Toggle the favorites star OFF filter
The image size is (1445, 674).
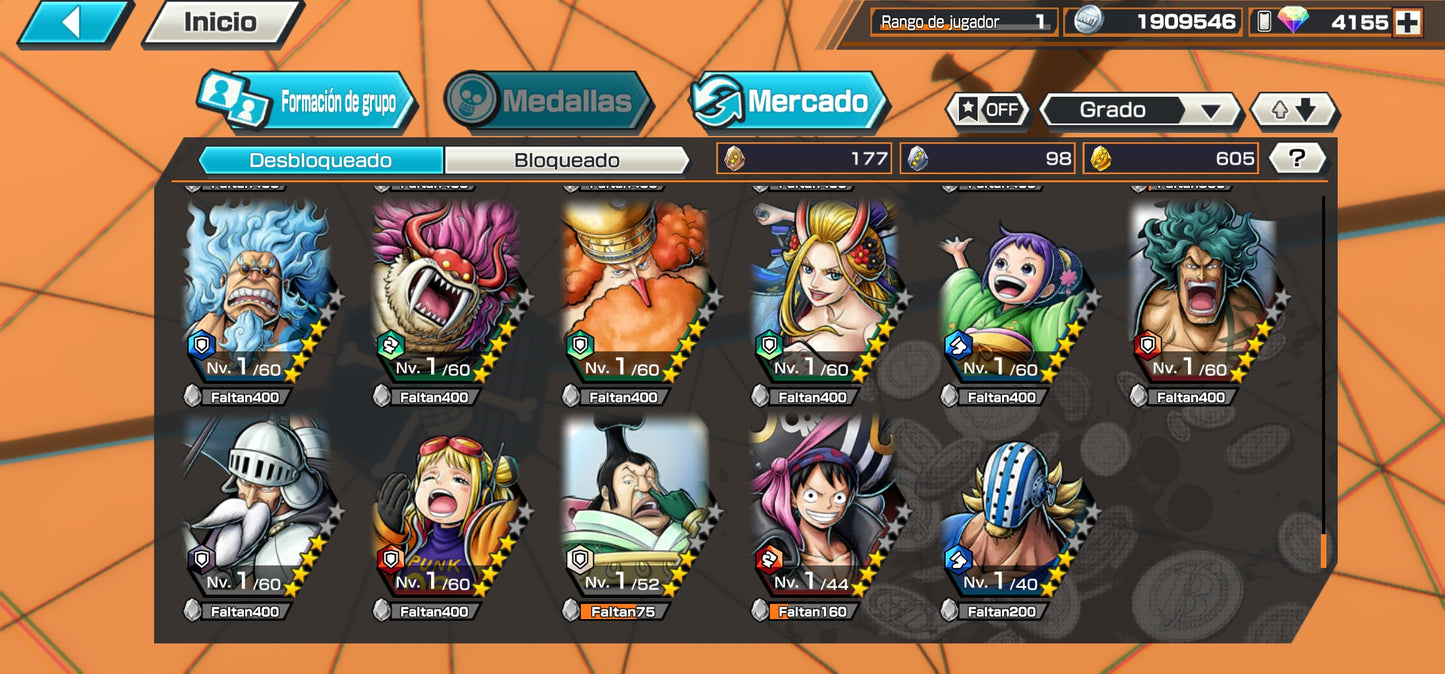pyautogui.click(x=988, y=110)
